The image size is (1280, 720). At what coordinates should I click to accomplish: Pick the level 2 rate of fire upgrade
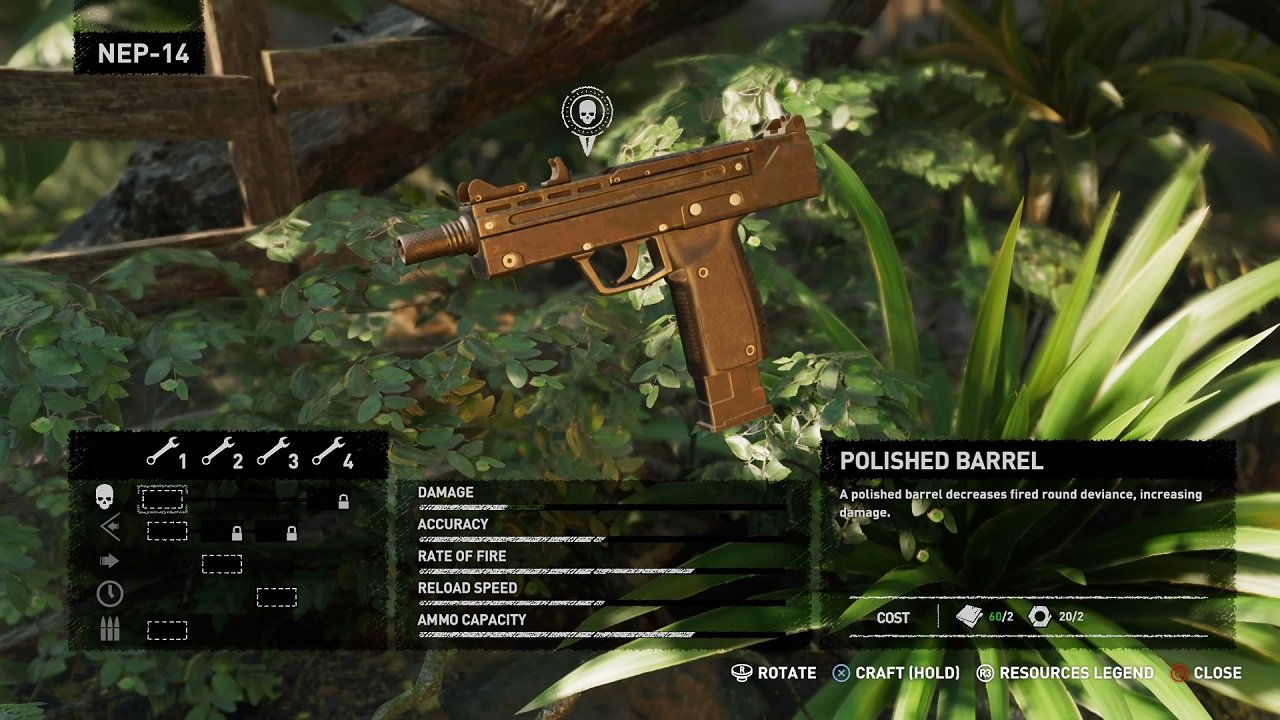(222, 564)
